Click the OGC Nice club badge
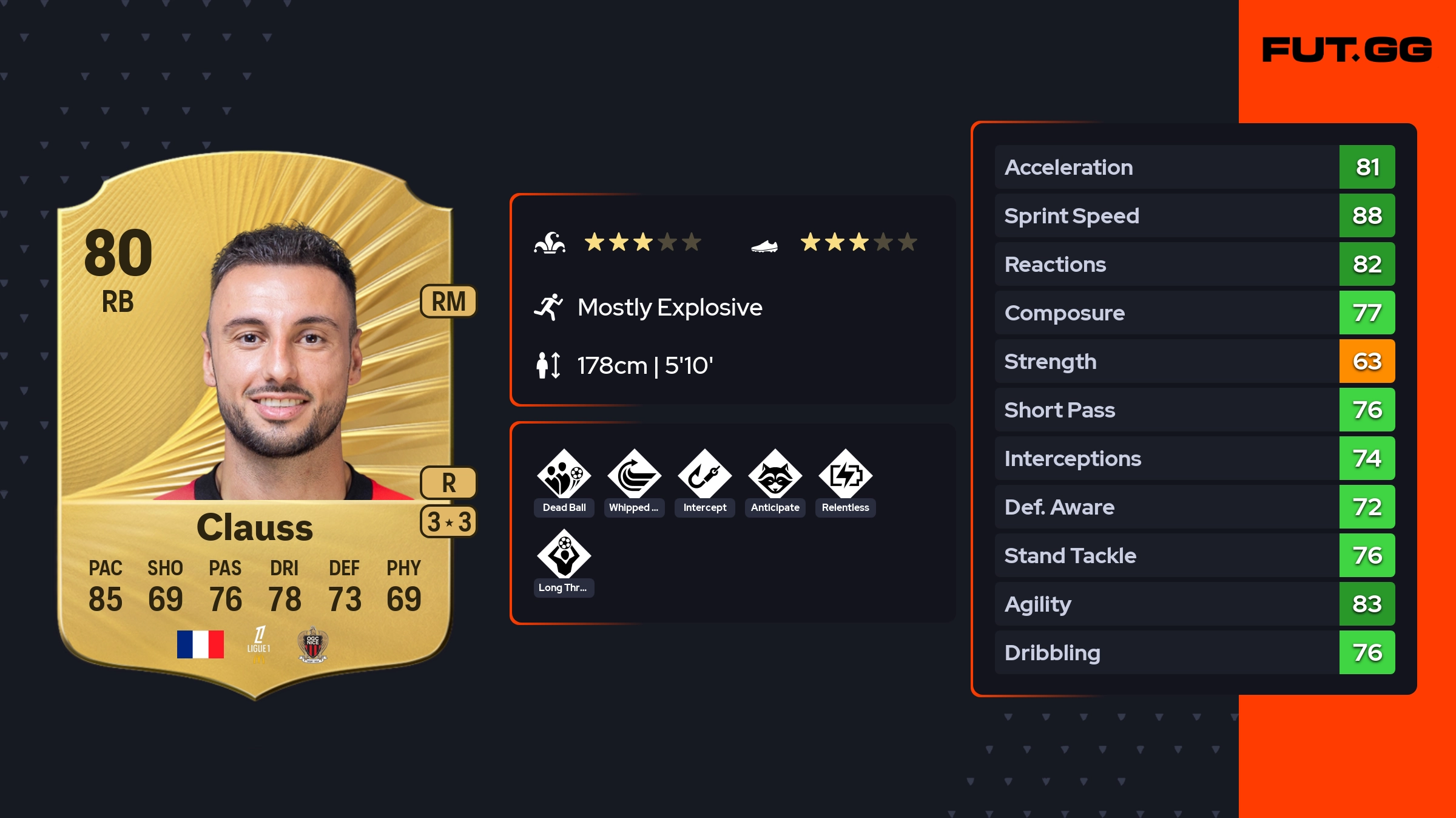This screenshot has width=1456, height=818. (x=312, y=644)
